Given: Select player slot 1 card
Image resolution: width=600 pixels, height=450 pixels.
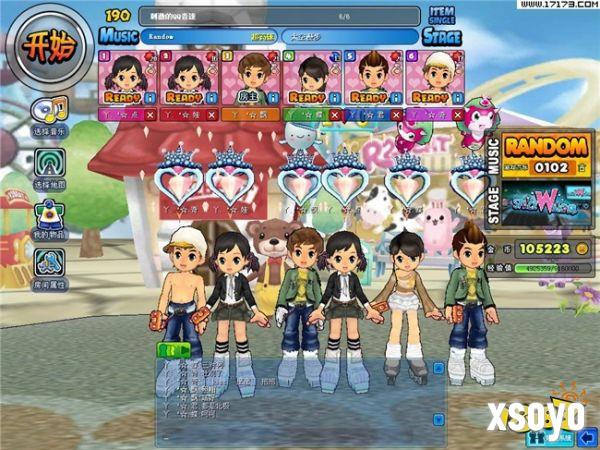Looking at the screenshot, I should (126, 78).
